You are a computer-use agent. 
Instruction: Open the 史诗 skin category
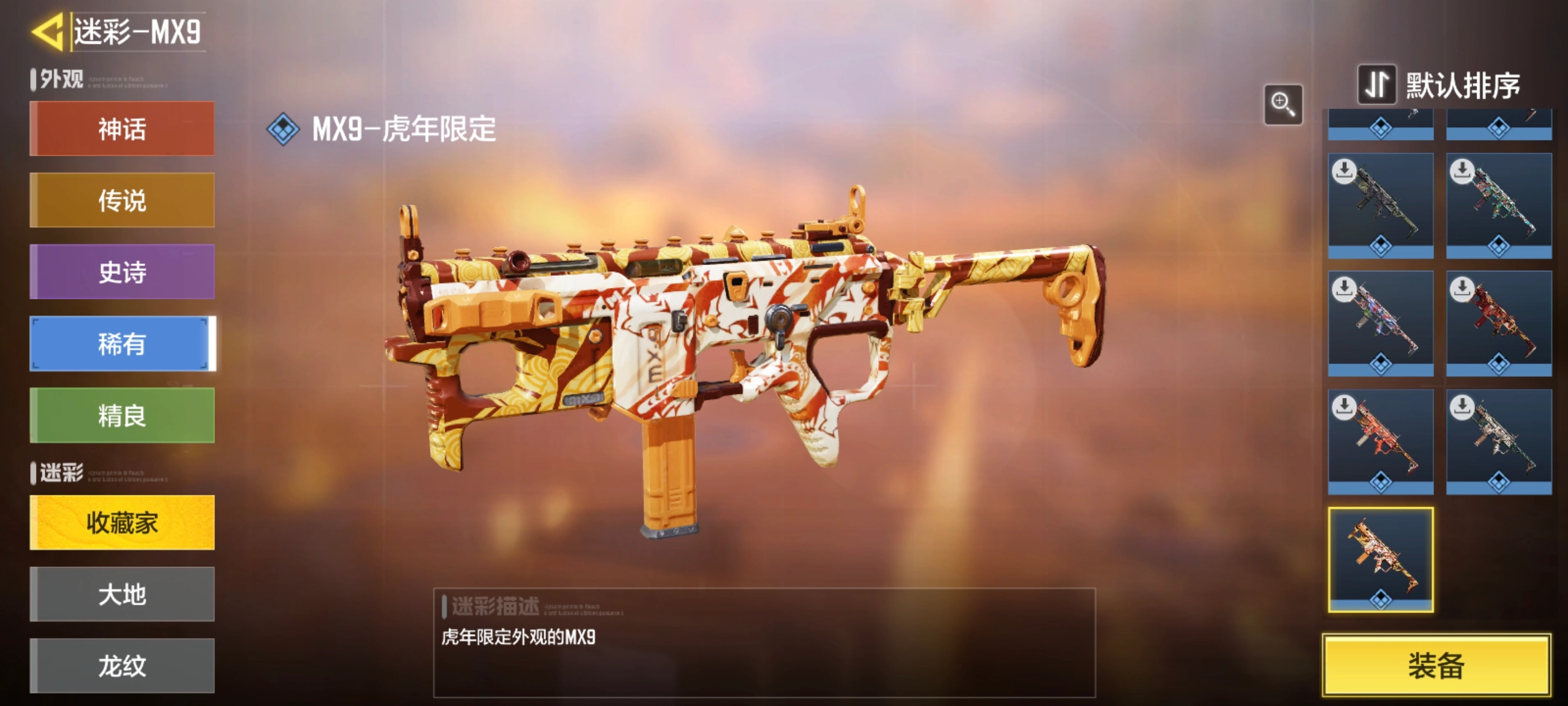(122, 272)
